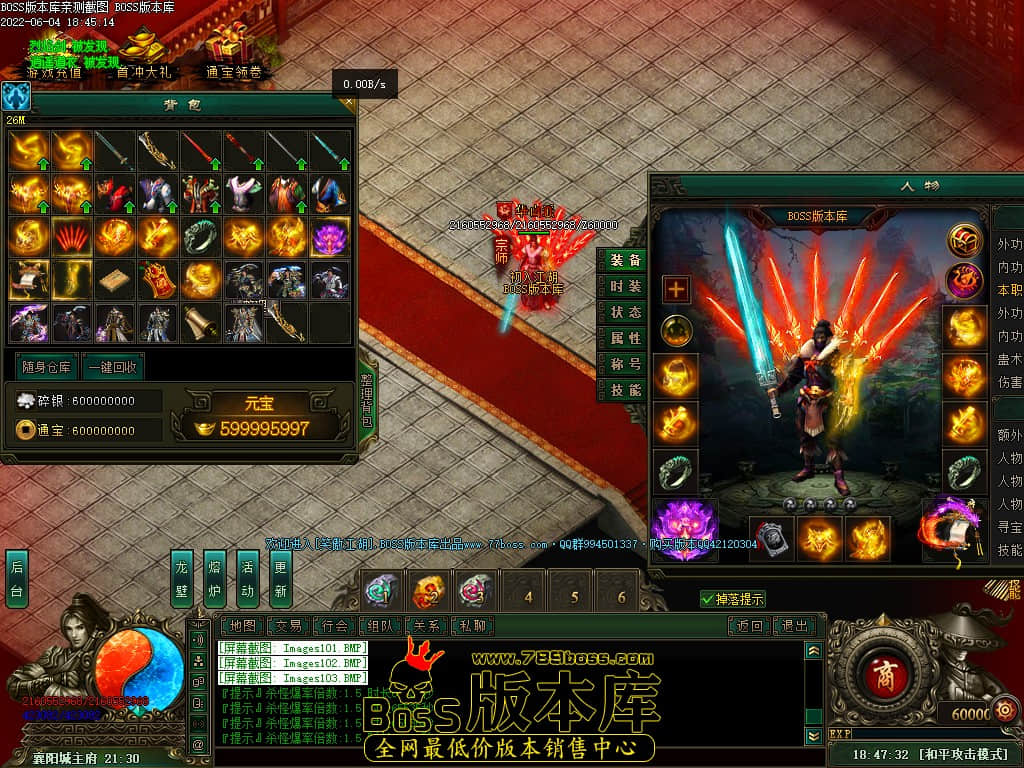Open the 行会 guild chat tab
This screenshot has width=1024, height=768.
coord(334,626)
